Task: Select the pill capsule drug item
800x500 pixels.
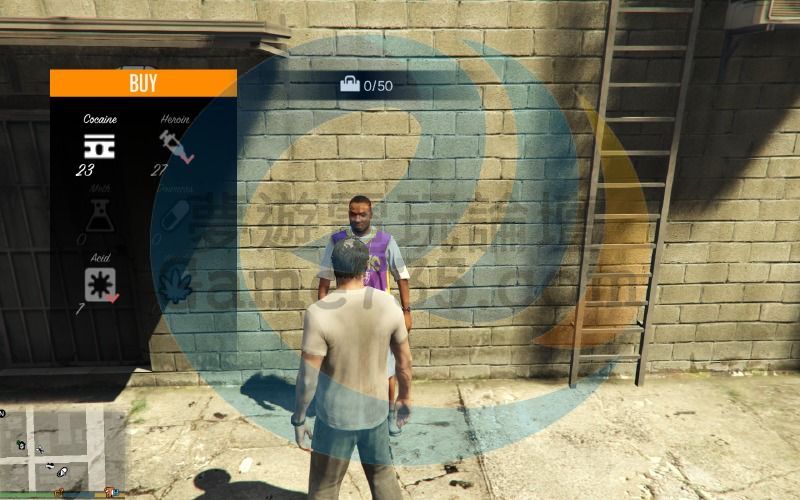Action: coord(175,215)
